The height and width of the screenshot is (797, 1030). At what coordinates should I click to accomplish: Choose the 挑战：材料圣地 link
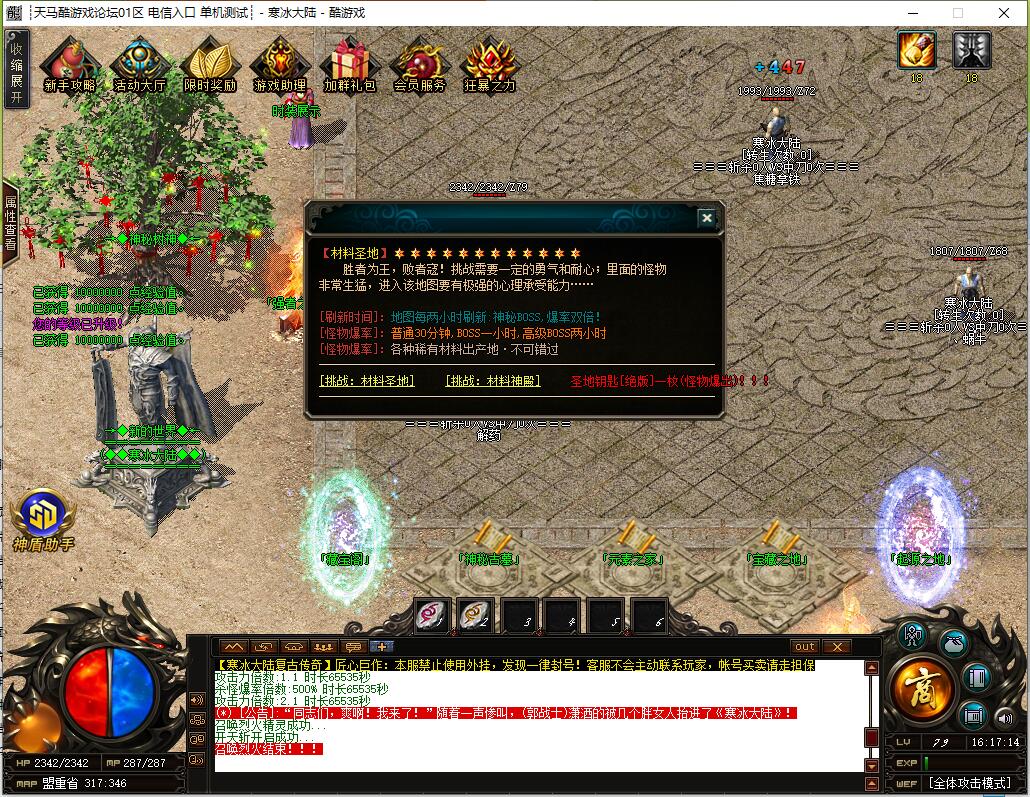click(367, 381)
